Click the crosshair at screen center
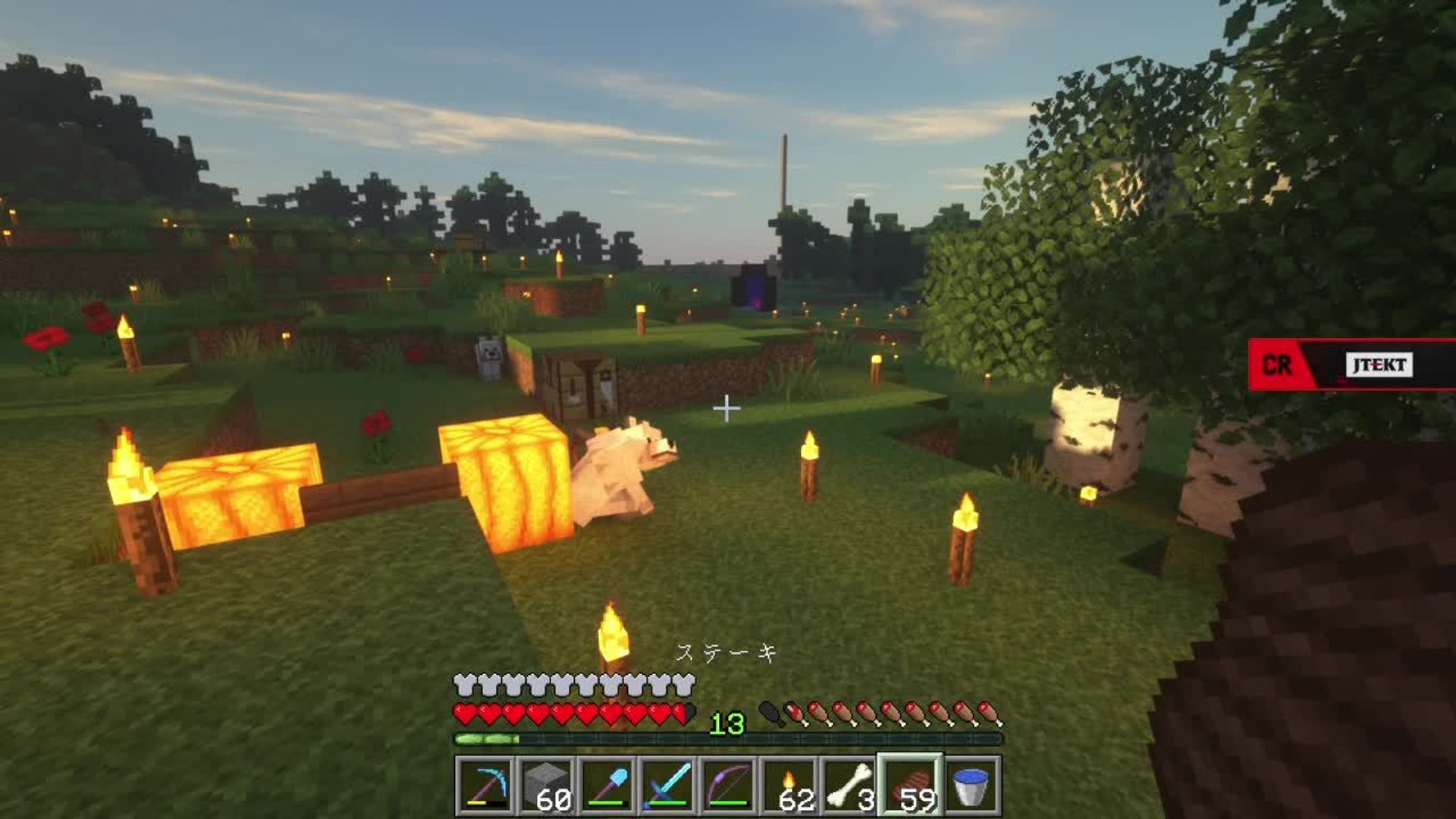The image size is (1456, 819). pos(728,407)
